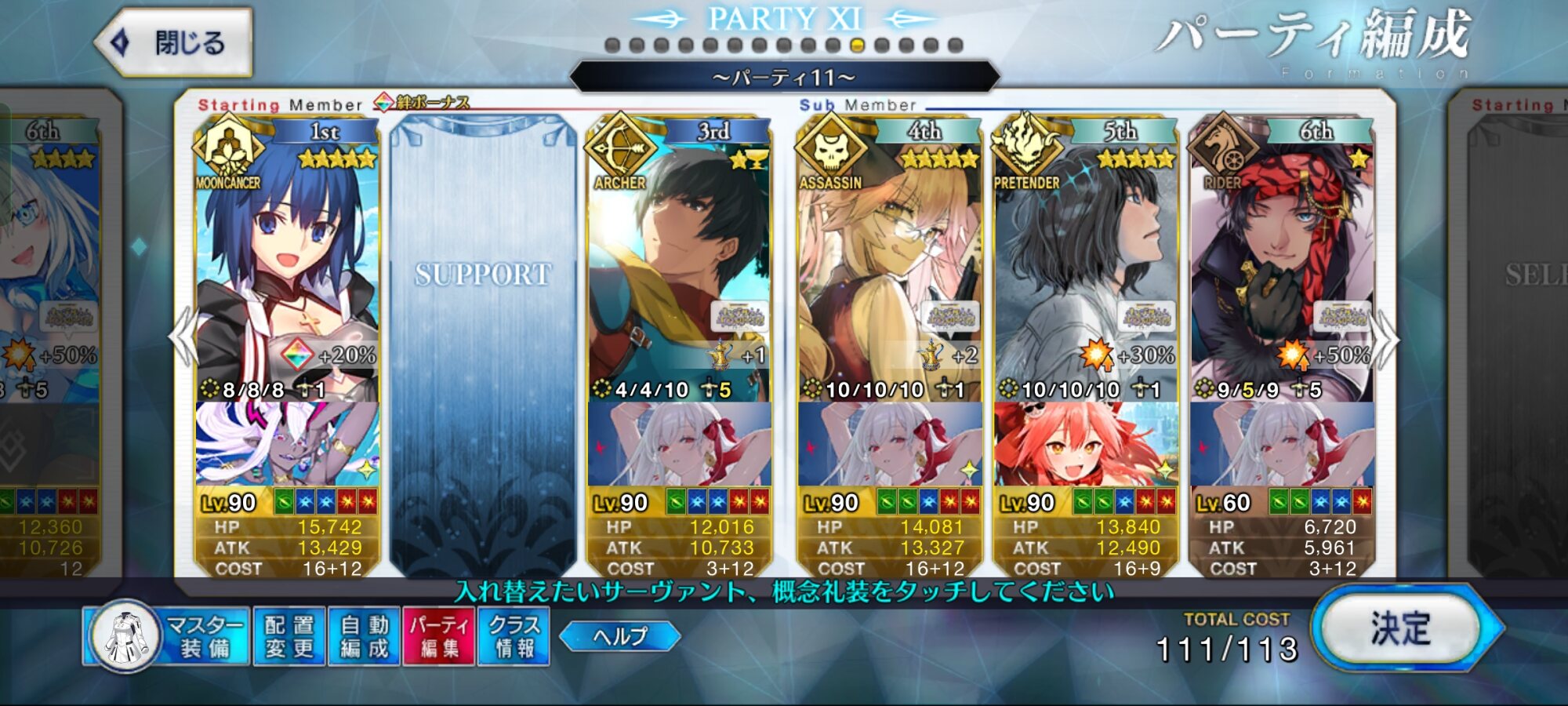This screenshot has width=1568, height=706.
Task: Select the 6th slot Rider servant card
Action: pos(1281,267)
